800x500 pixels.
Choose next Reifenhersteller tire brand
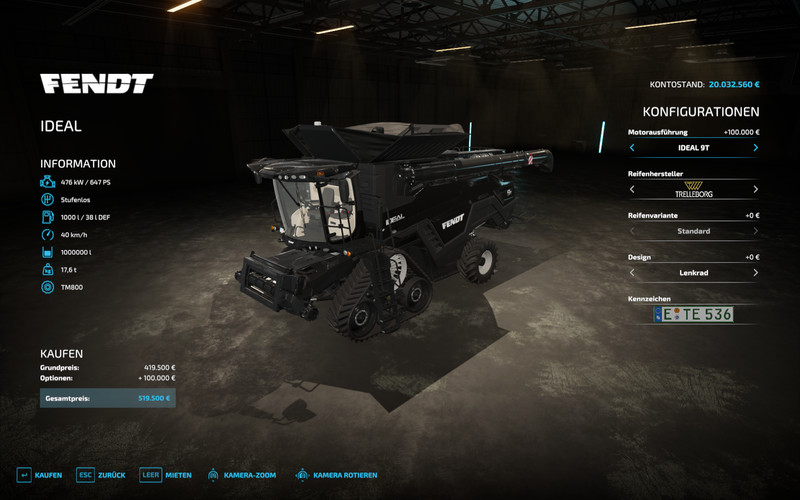tap(755, 189)
